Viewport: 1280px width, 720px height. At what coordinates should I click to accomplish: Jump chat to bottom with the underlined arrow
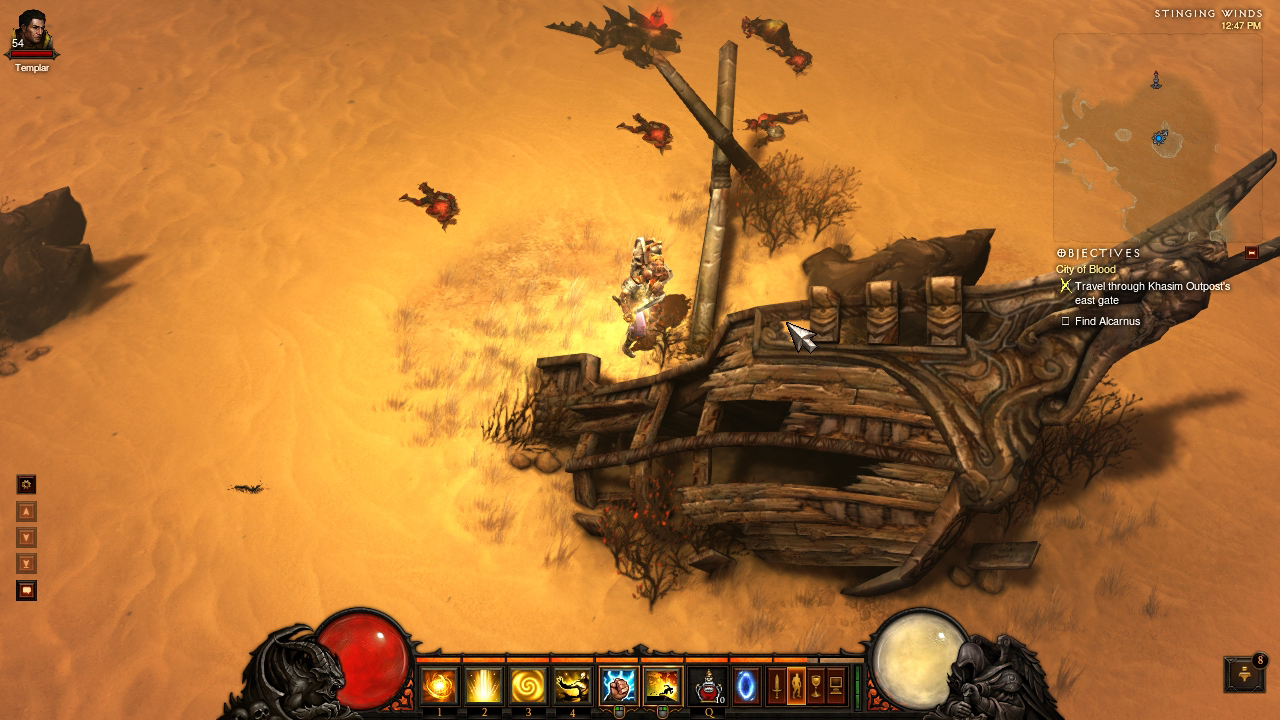coord(27,564)
